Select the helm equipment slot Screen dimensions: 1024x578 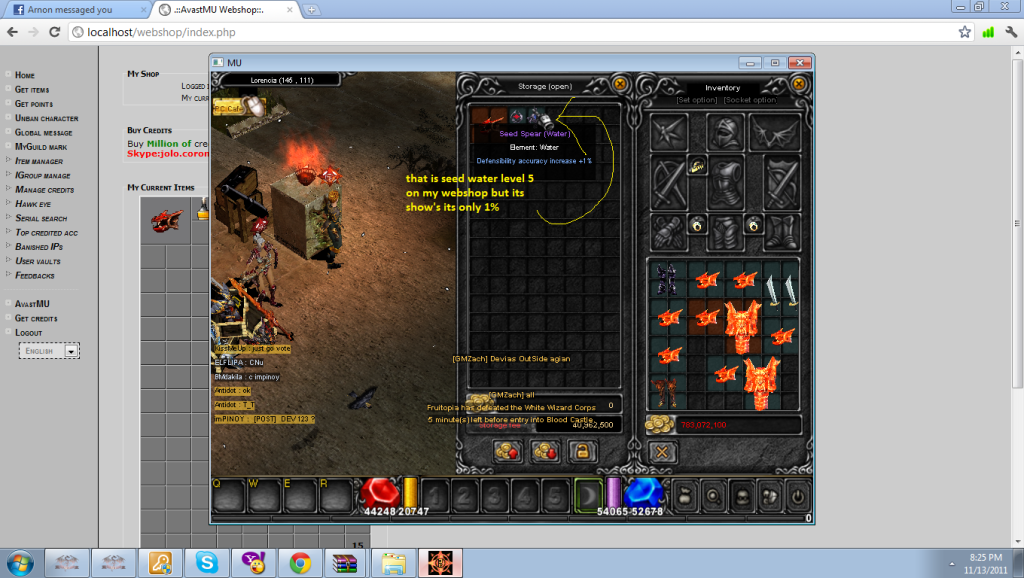tap(724, 132)
